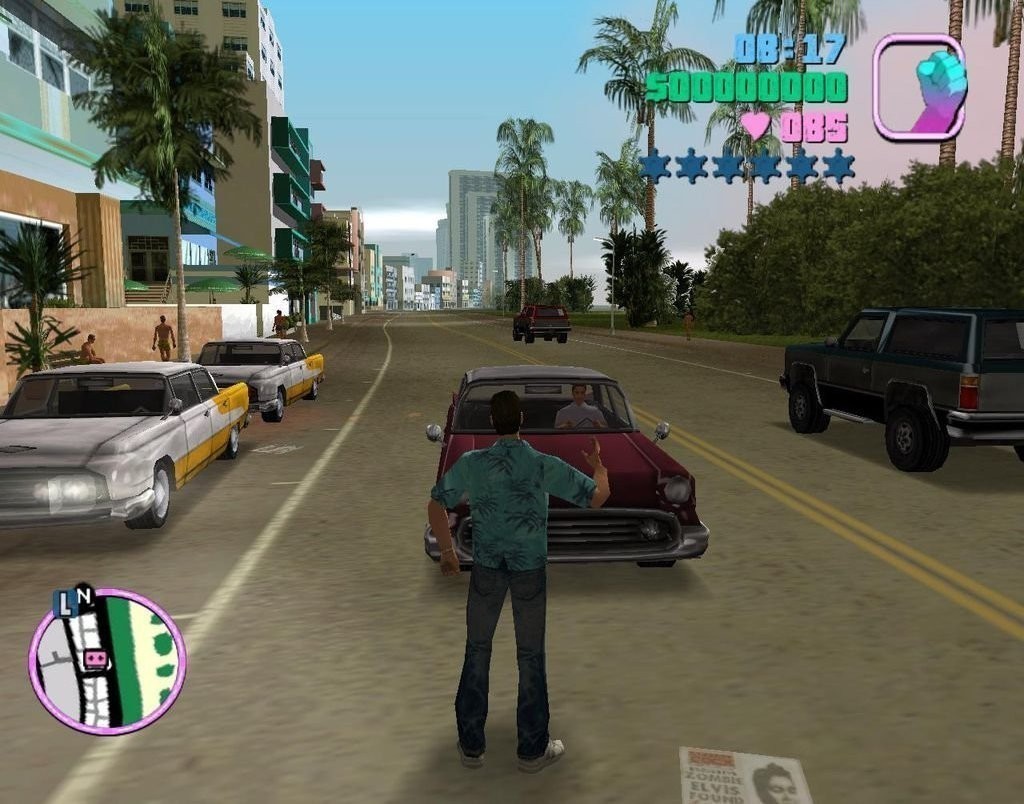Click the blue L blip on the radar
This screenshot has width=1024, height=804.
64,604
